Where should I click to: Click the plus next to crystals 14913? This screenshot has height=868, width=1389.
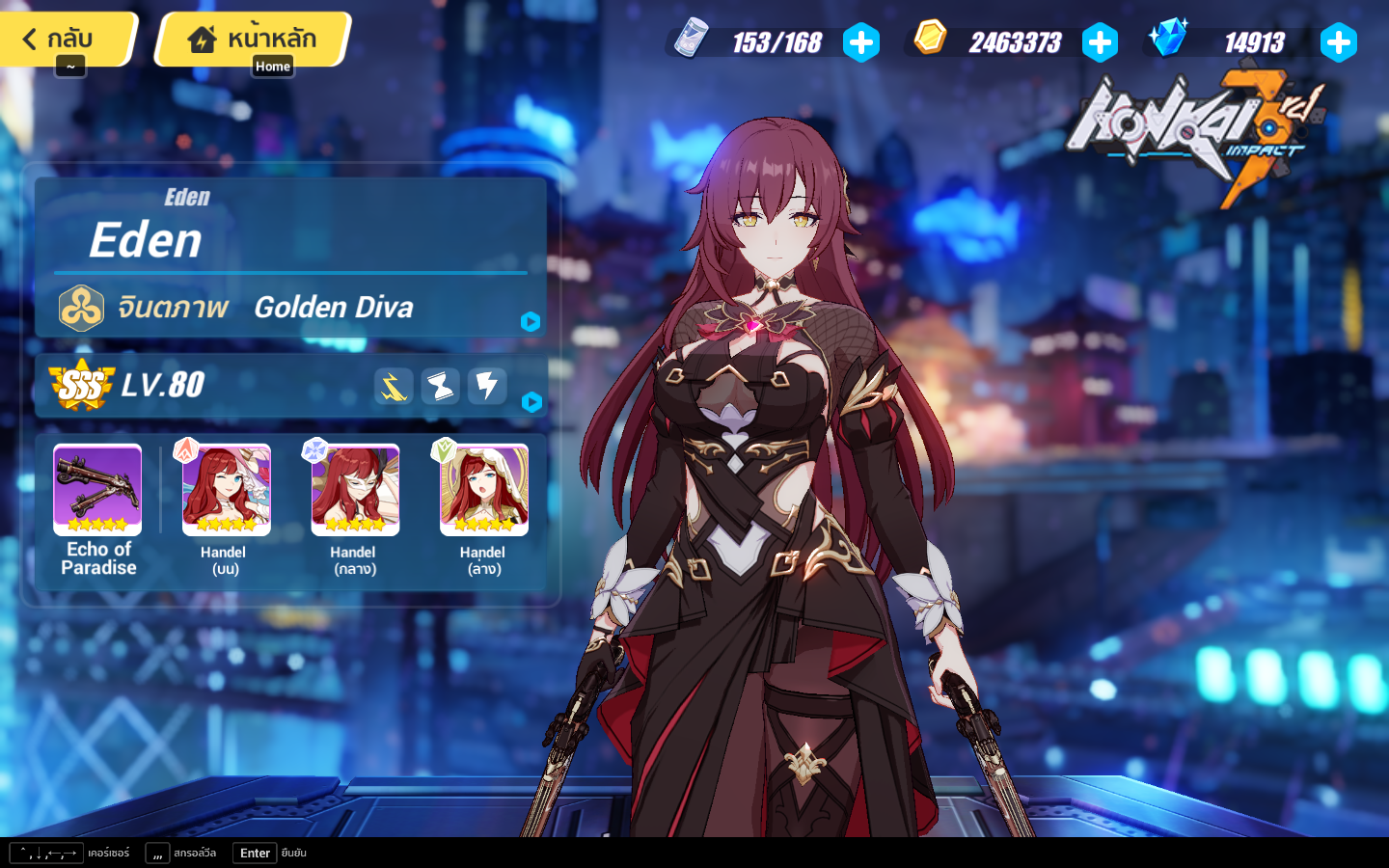coord(1340,41)
